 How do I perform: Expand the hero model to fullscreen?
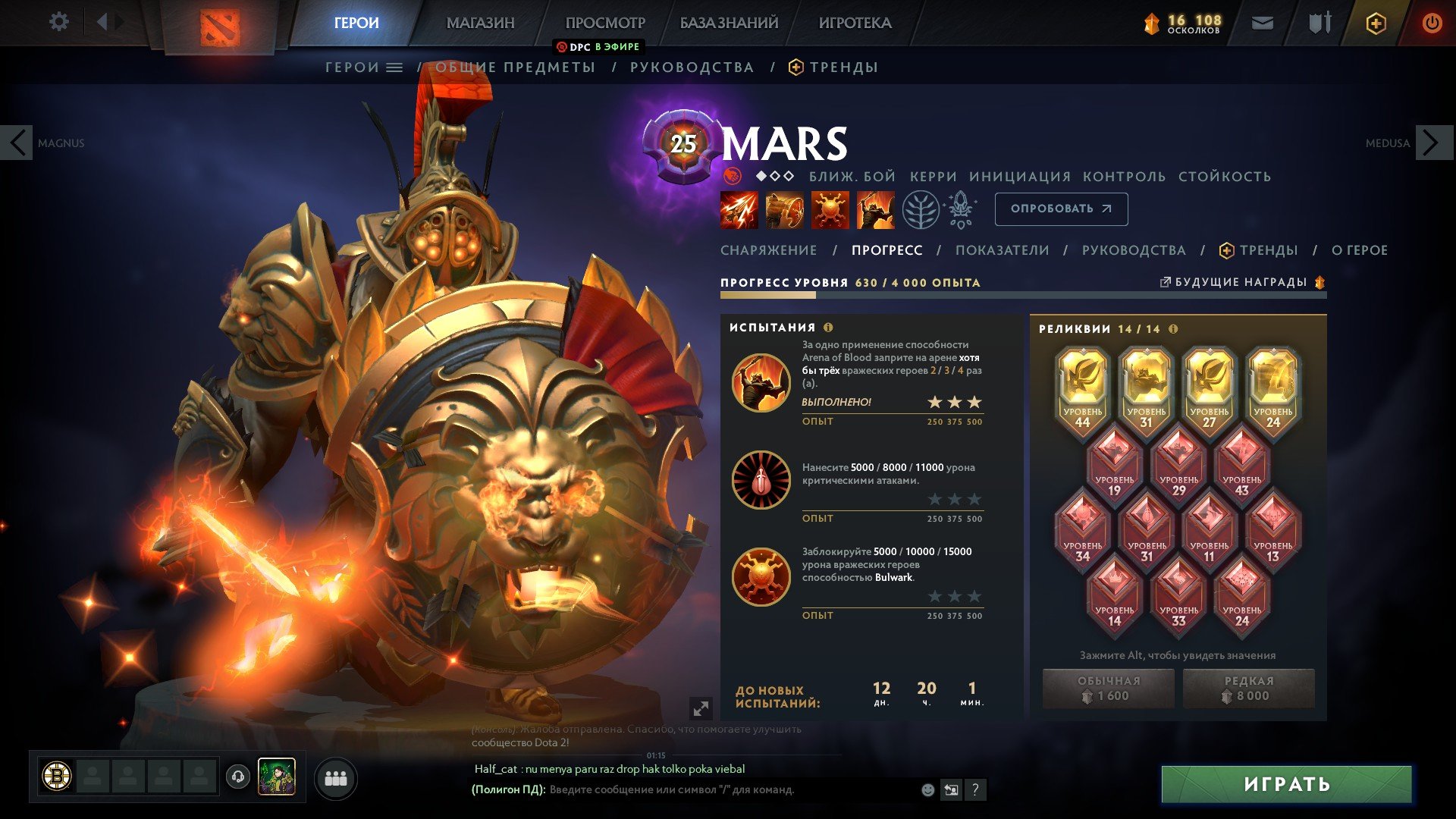[x=701, y=708]
